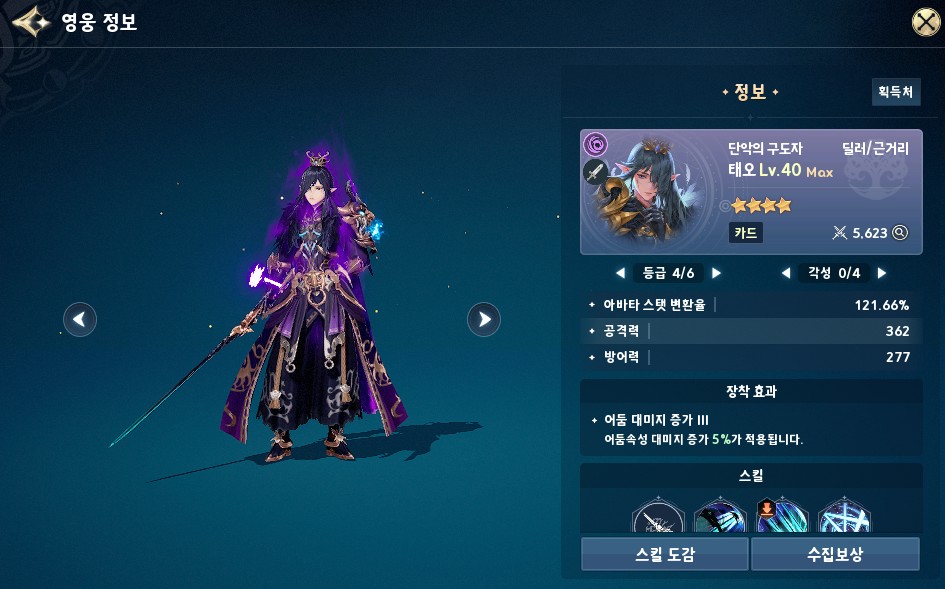The height and width of the screenshot is (589, 945).
Task: Decrease 등급 grade with its left arrow
Action: pos(620,272)
